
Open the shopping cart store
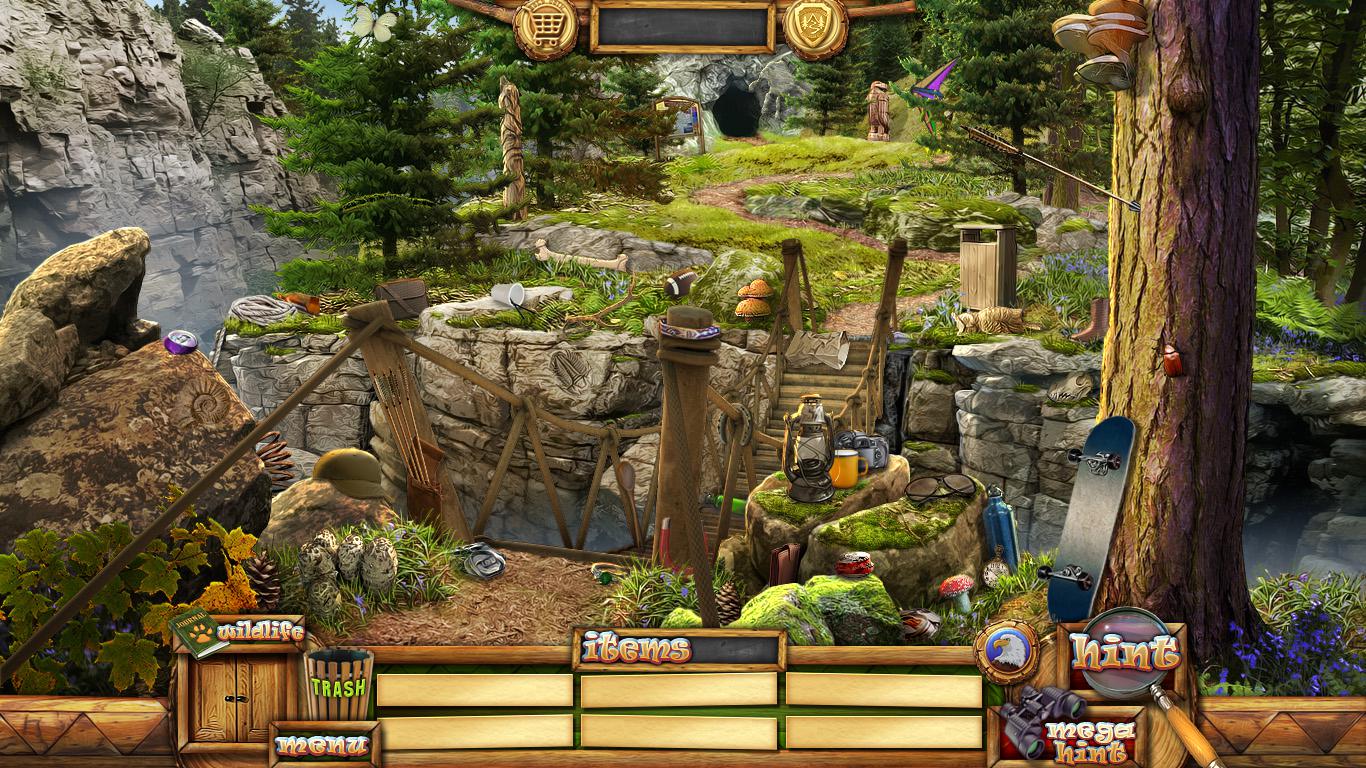pos(545,27)
